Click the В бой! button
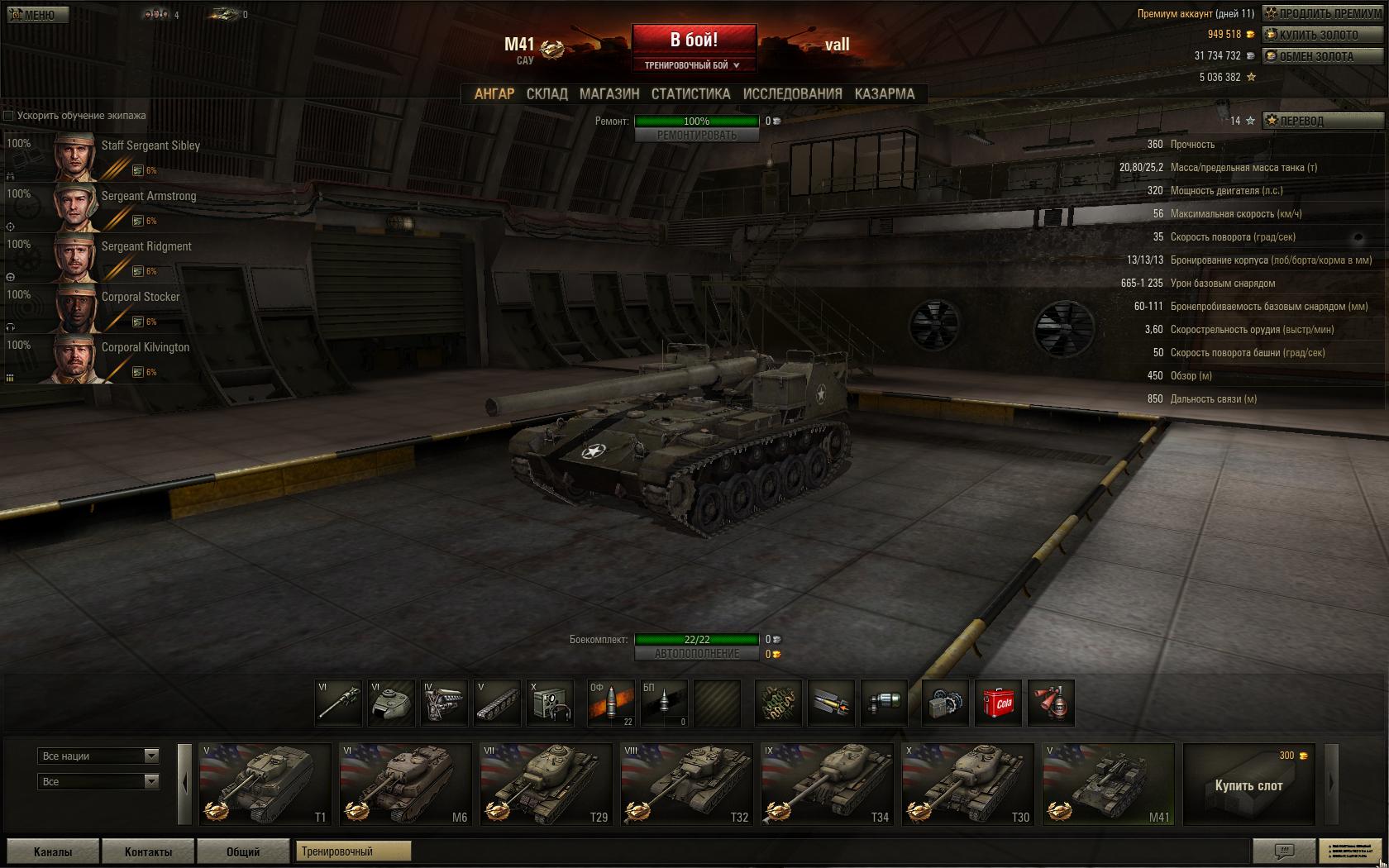 (694, 40)
